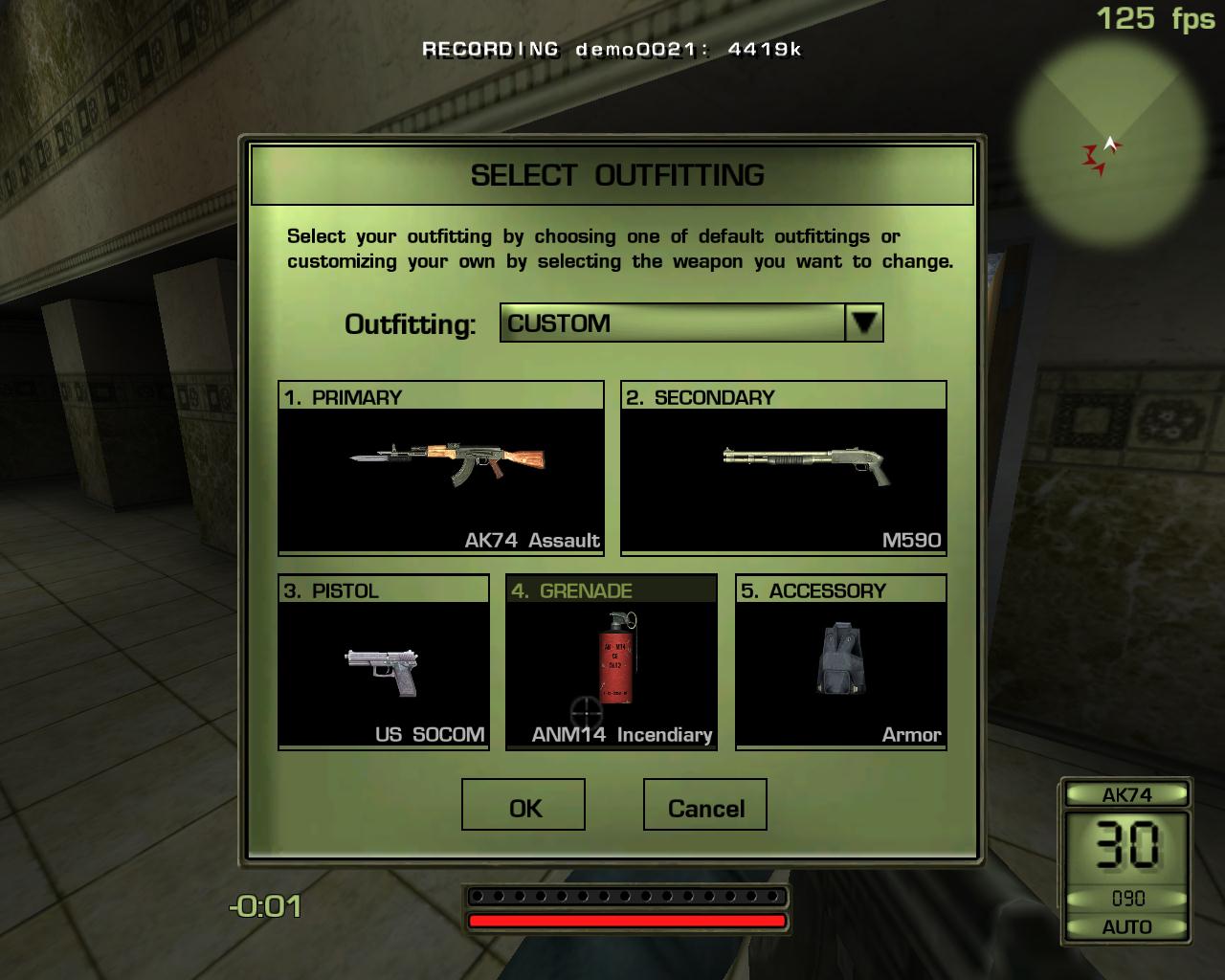Select the Armor accessory slot
1225x980 pixels.
coord(840,662)
